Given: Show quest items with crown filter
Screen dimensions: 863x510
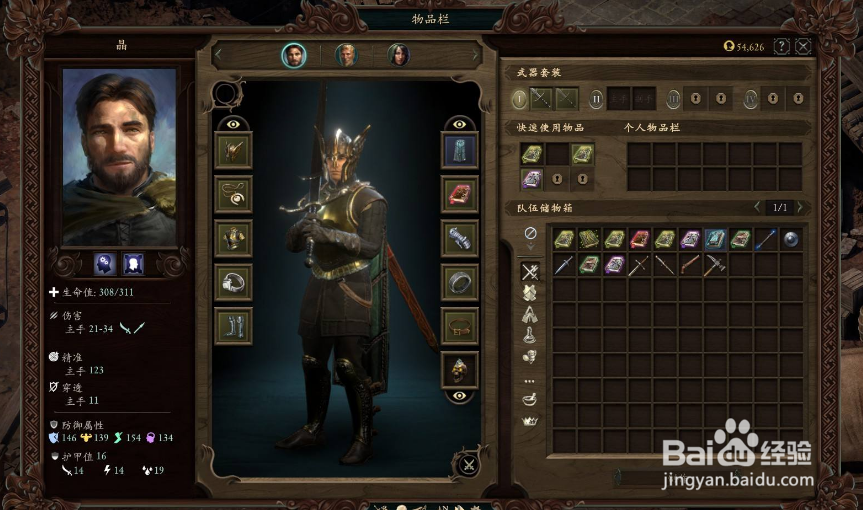Looking at the screenshot, I should (x=530, y=421).
